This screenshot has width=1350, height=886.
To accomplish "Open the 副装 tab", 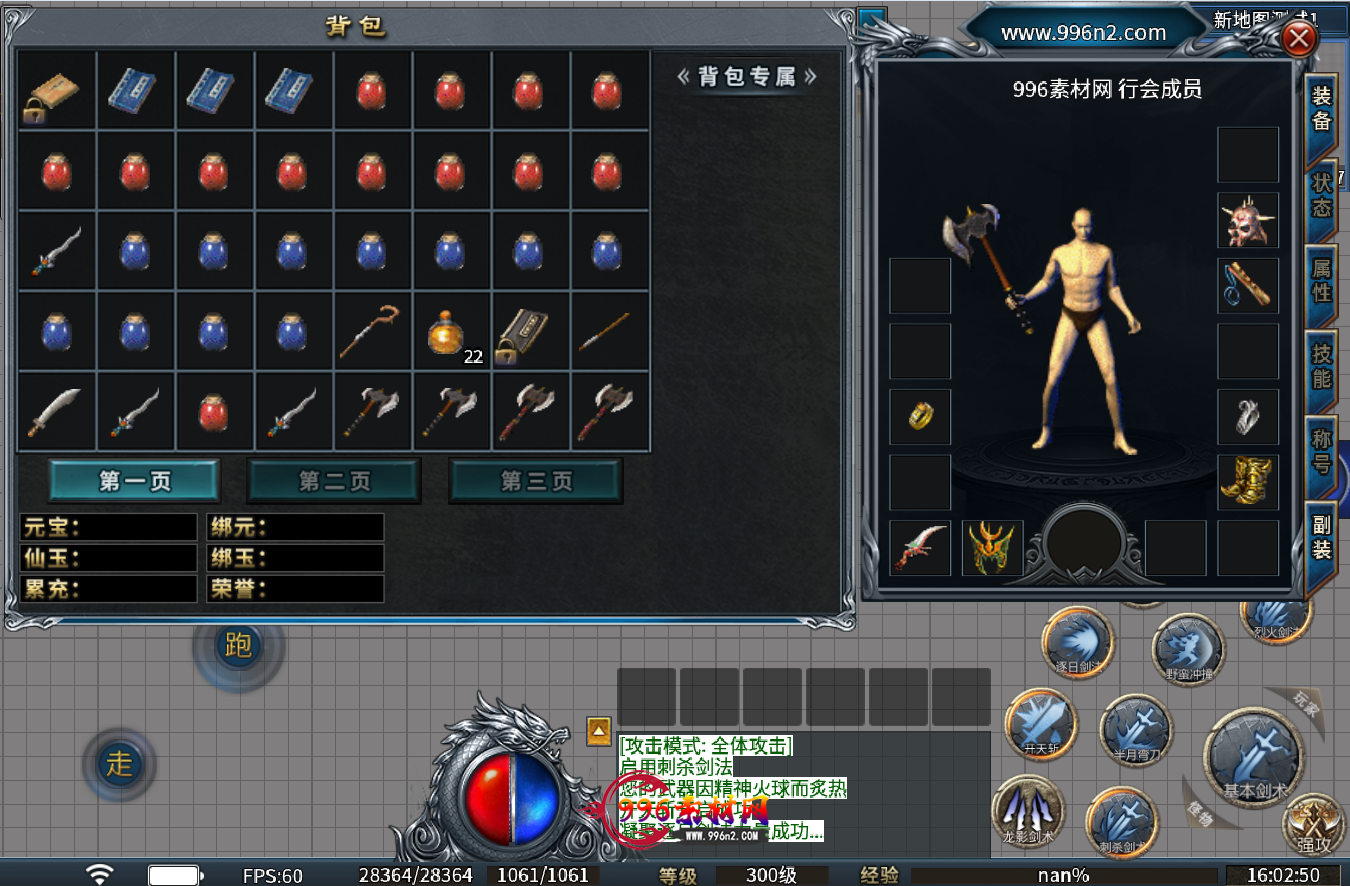I will point(1321,537).
